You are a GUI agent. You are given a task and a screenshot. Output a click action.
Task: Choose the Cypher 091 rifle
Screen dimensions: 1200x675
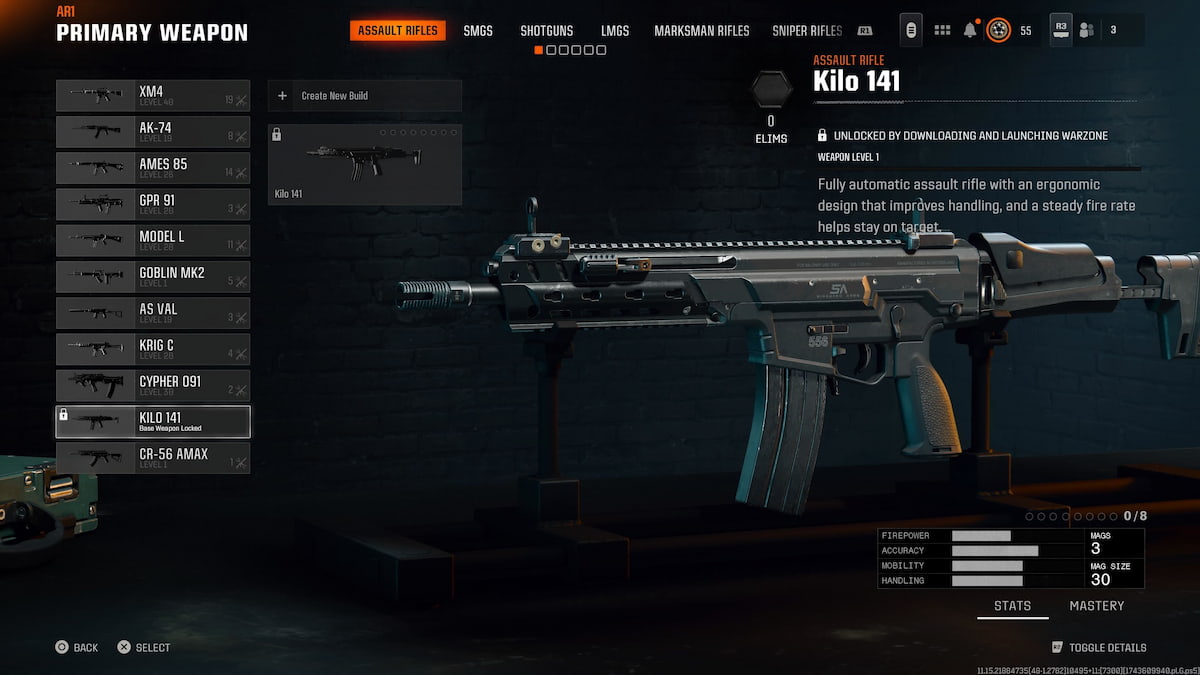[153, 385]
